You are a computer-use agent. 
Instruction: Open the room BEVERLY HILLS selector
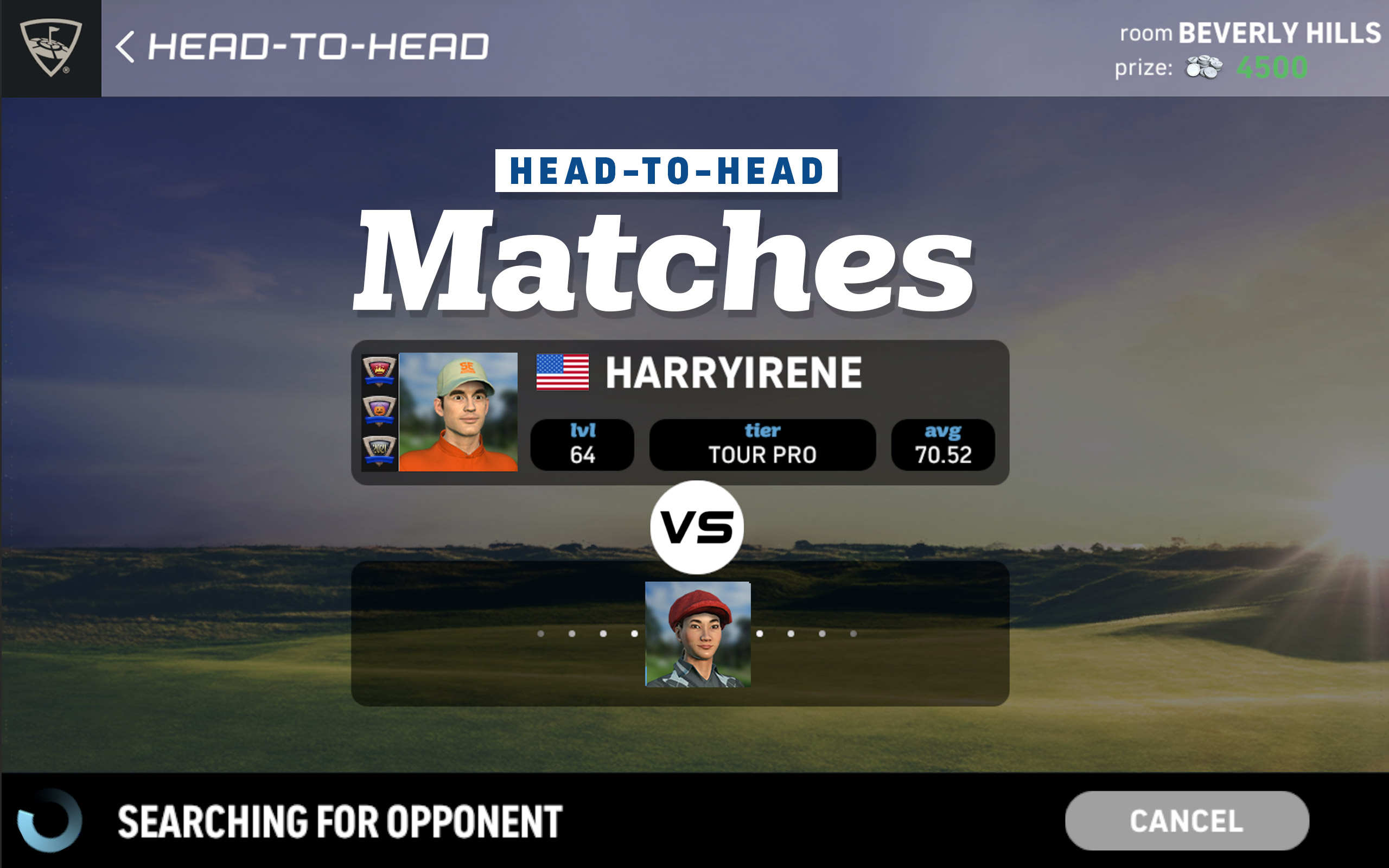tap(1251, 33)
